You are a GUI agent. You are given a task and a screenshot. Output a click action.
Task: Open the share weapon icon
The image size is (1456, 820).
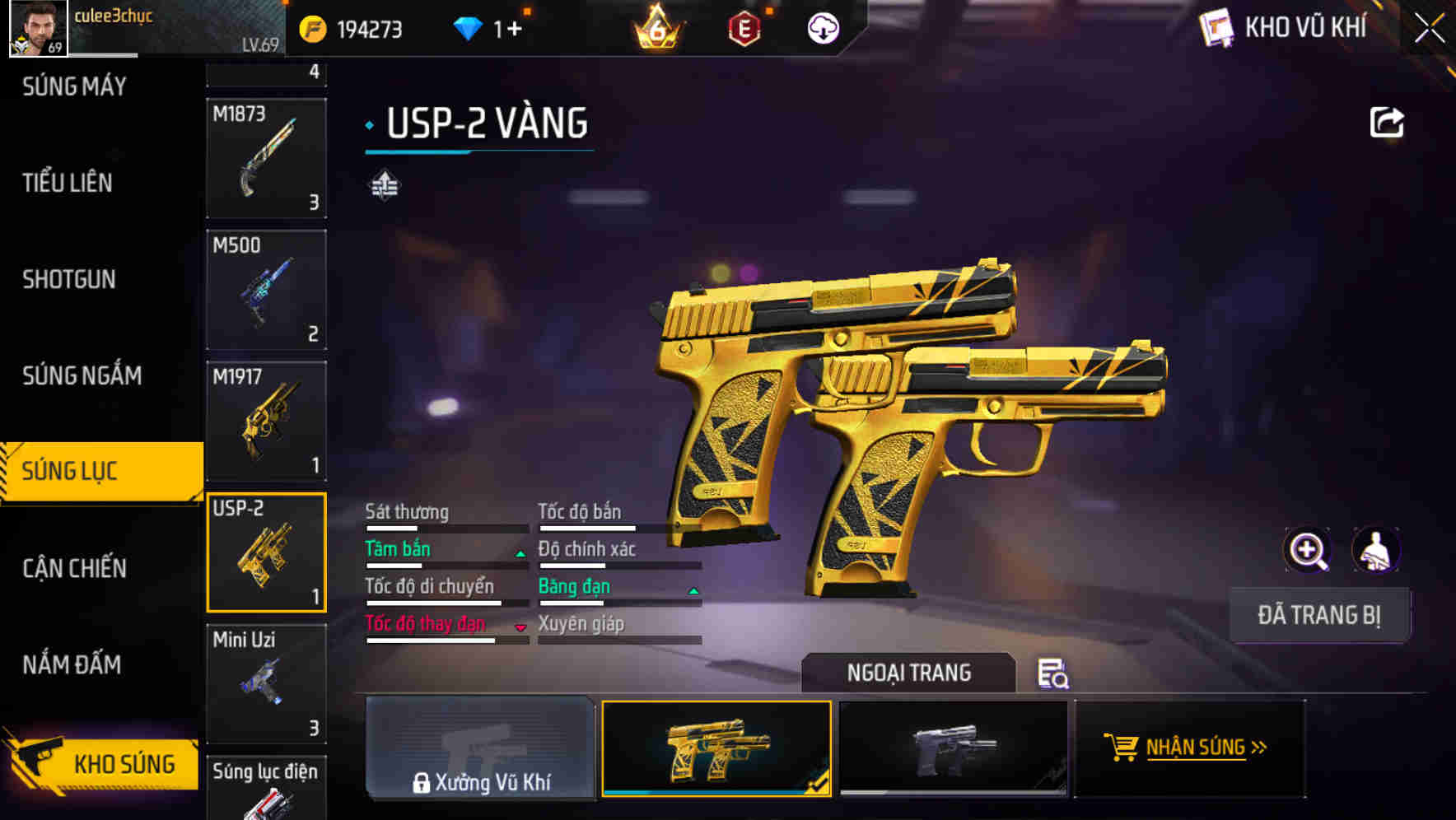1387,120
